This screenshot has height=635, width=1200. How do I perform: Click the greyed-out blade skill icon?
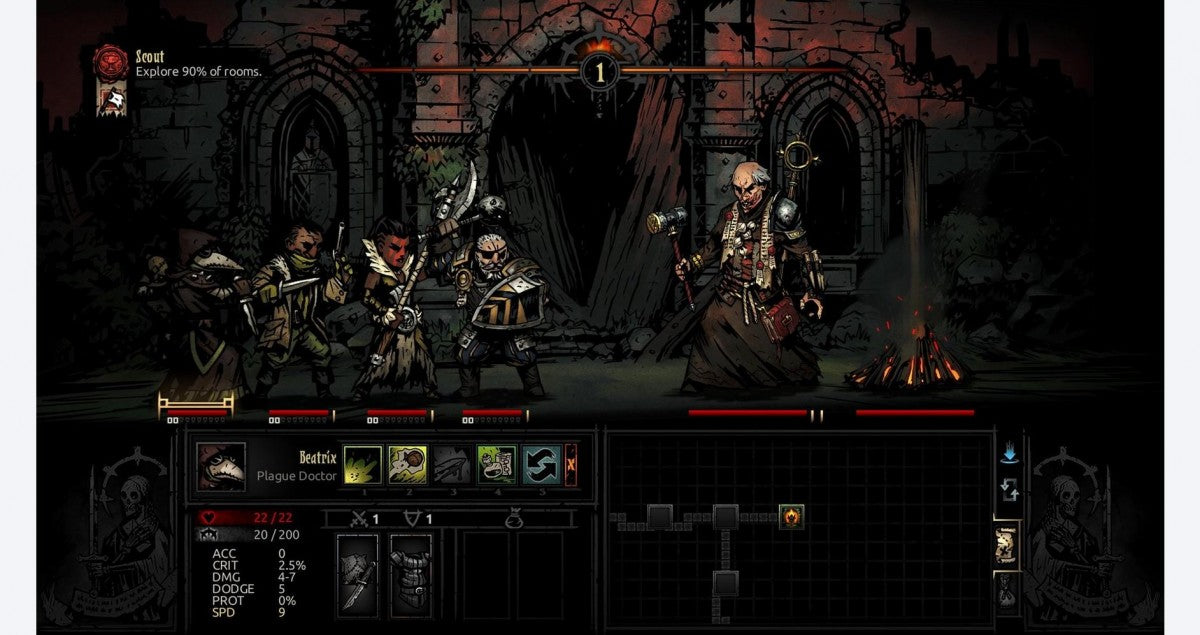click(451, 464)
